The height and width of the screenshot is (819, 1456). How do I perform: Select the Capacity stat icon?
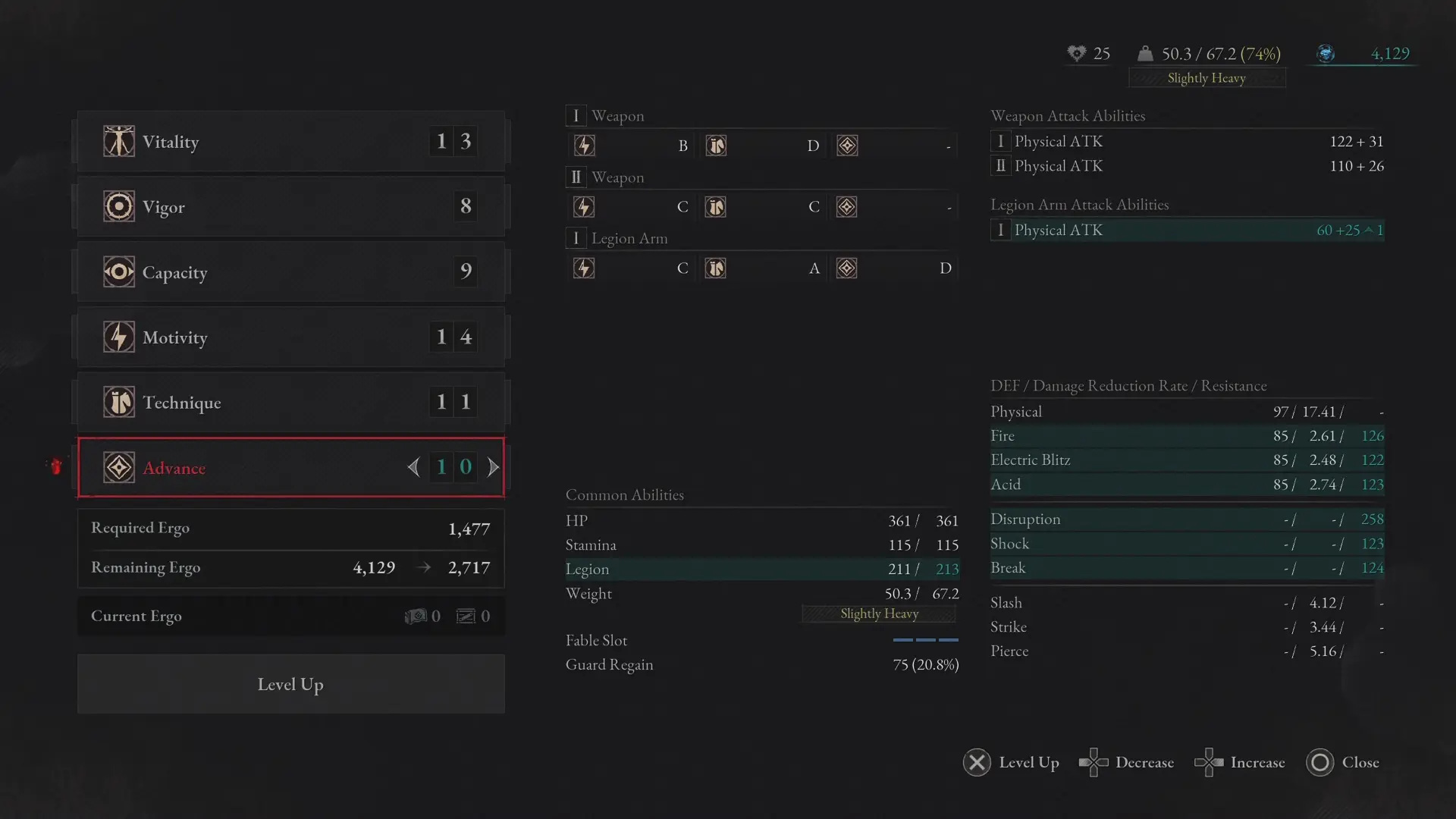coord(118,271)
